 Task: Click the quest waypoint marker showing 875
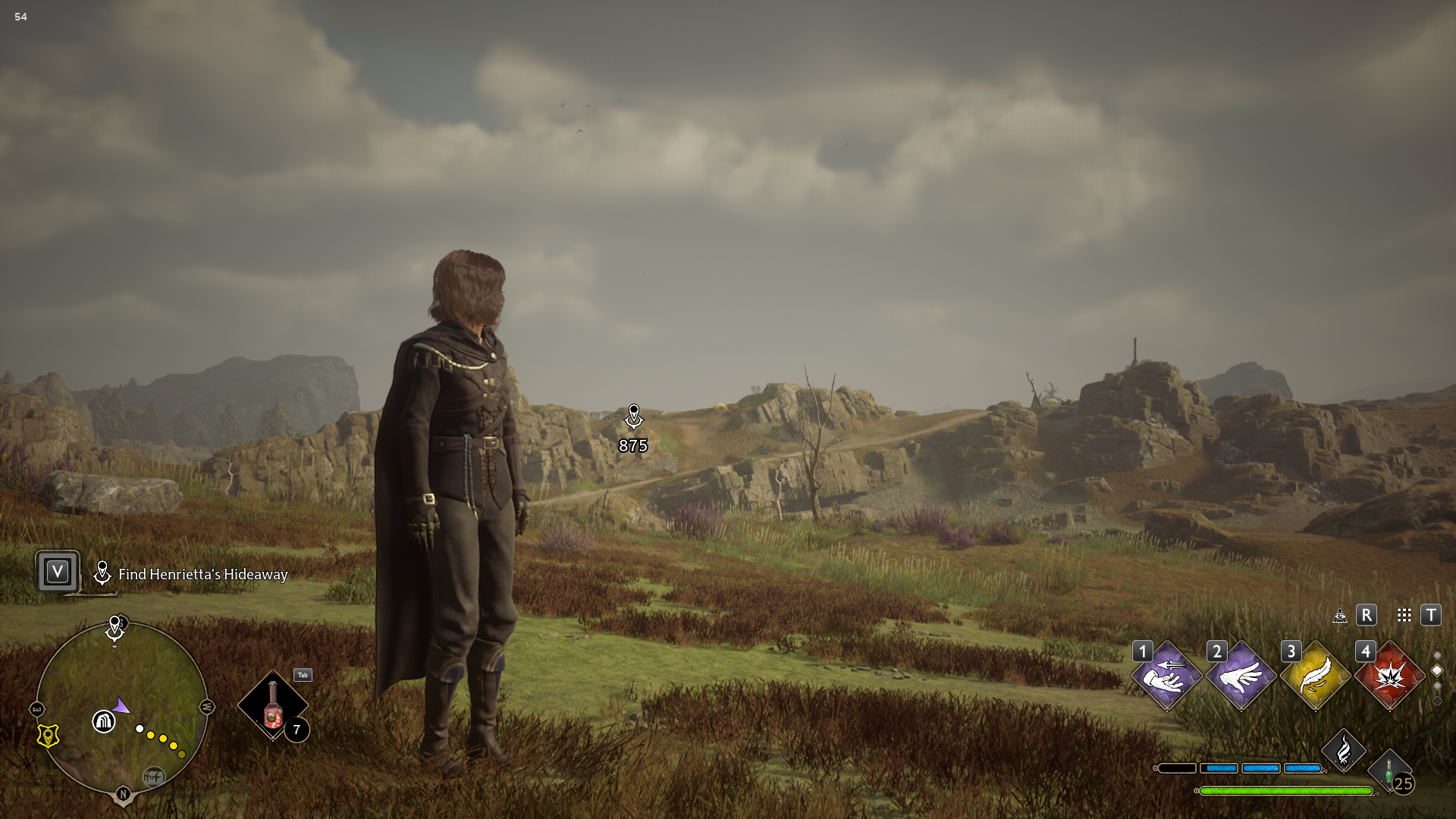633,416
